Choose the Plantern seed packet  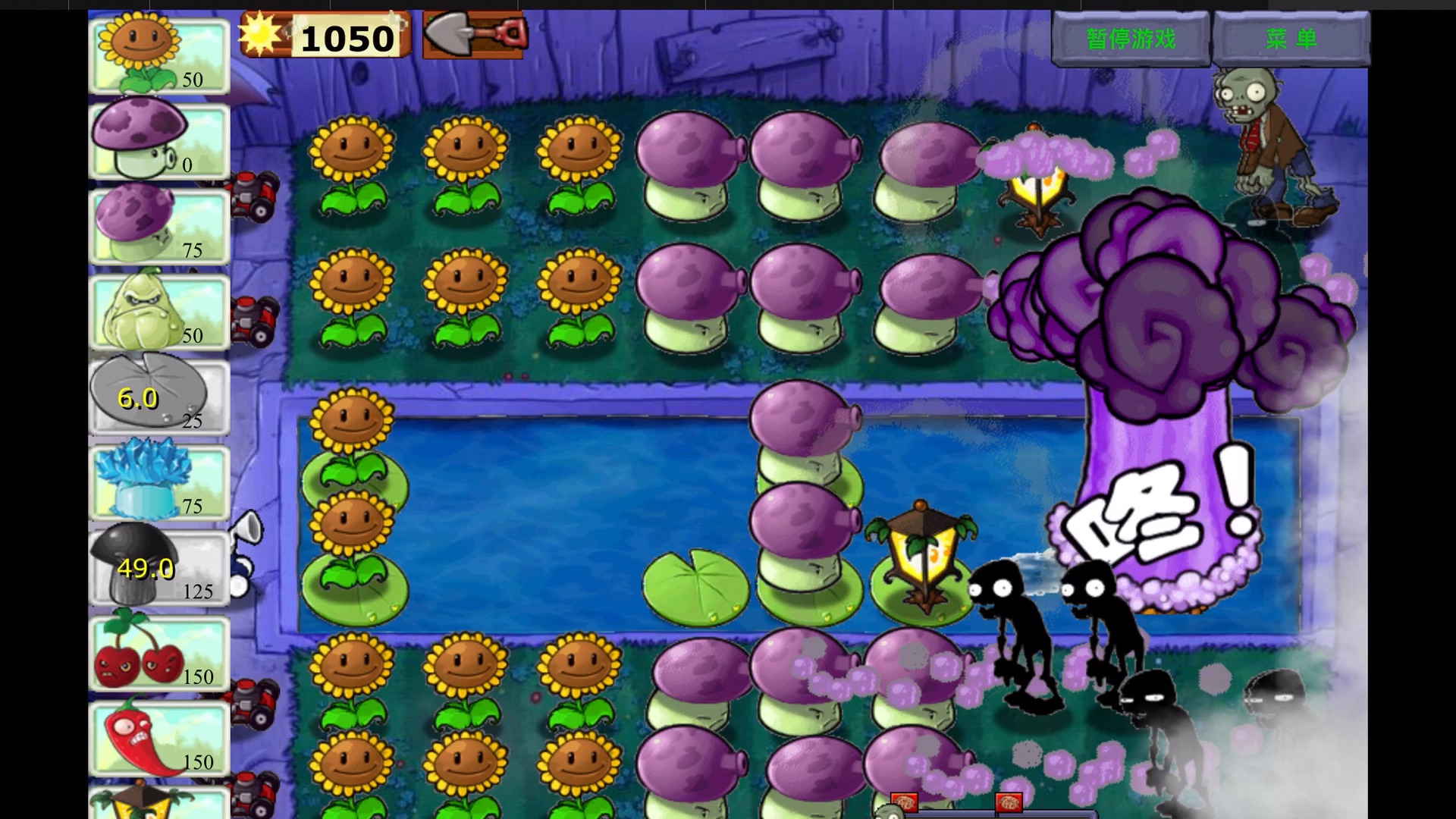coord(159,804)
